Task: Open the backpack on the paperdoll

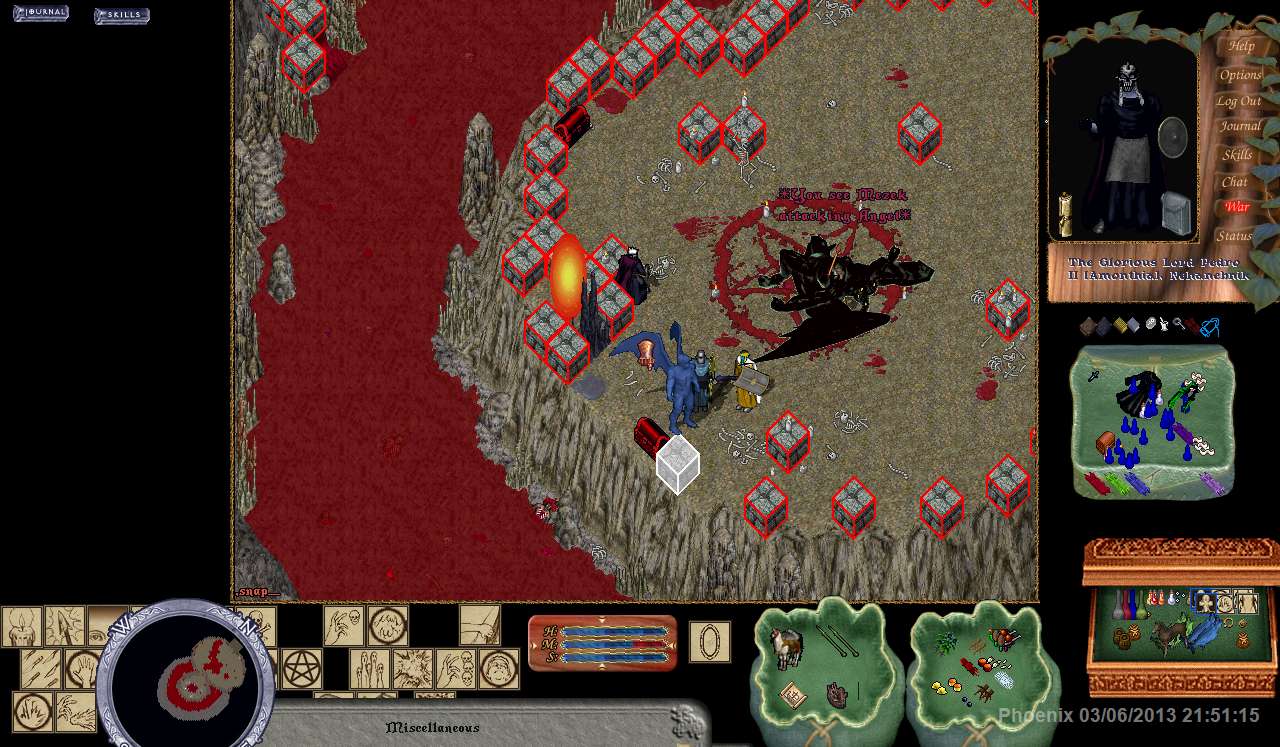Action: tap(1175, 214)
